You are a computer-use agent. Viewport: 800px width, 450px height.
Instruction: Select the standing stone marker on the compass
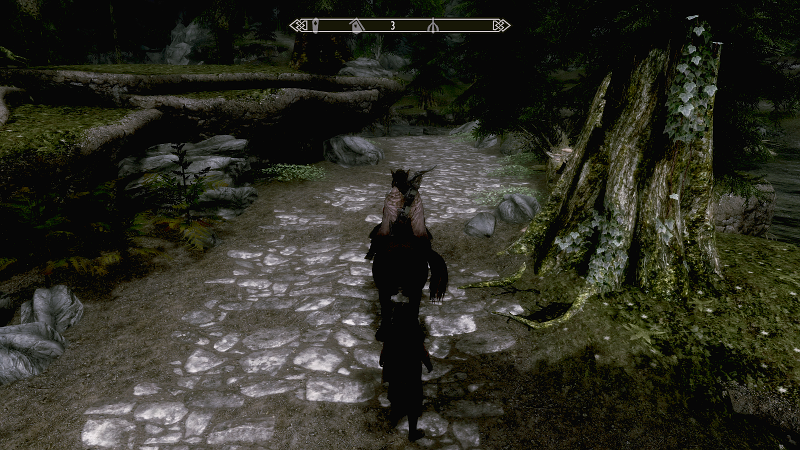point(316,25)
